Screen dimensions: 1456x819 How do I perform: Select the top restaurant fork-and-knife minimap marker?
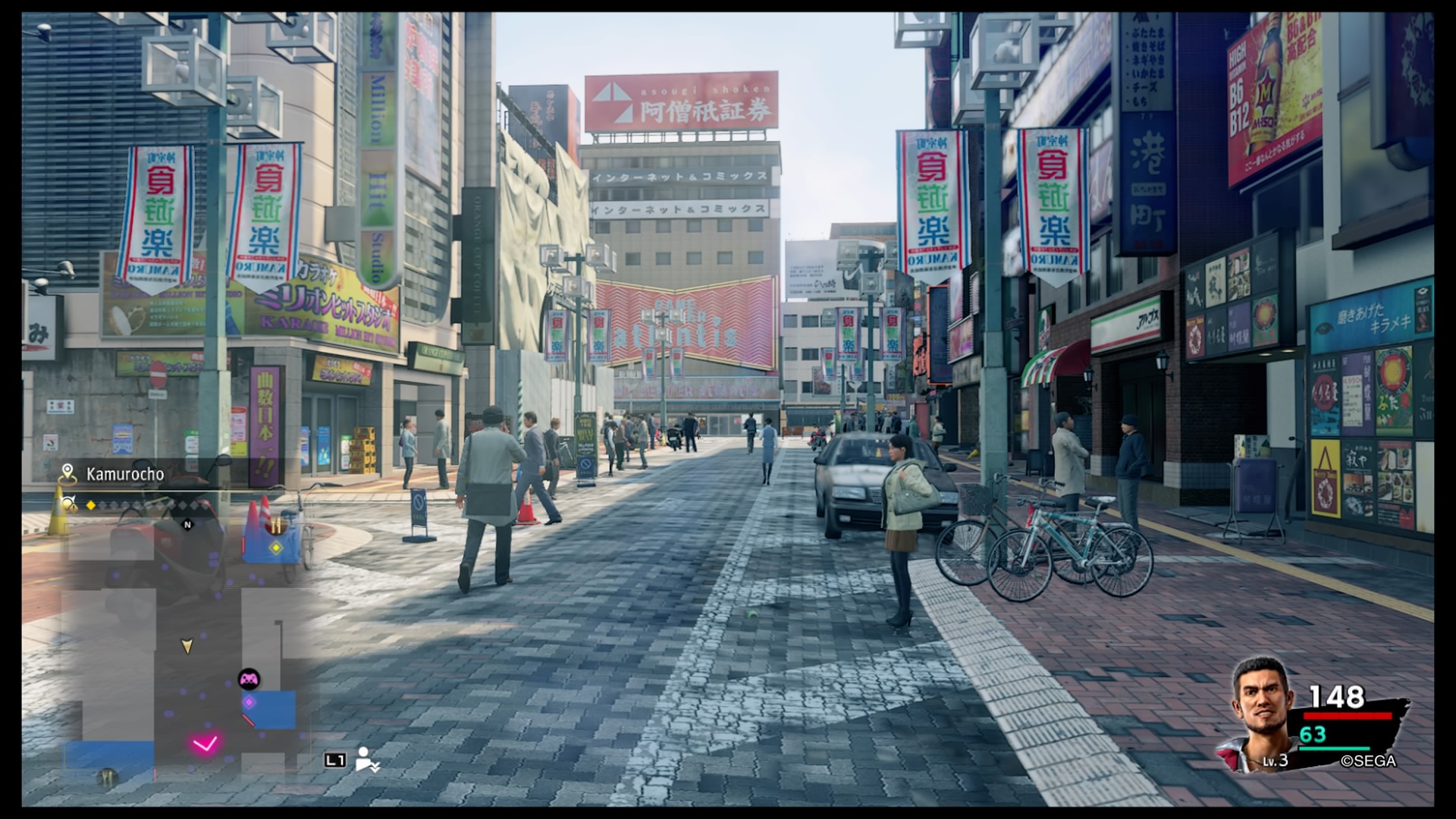coord(276,526)
